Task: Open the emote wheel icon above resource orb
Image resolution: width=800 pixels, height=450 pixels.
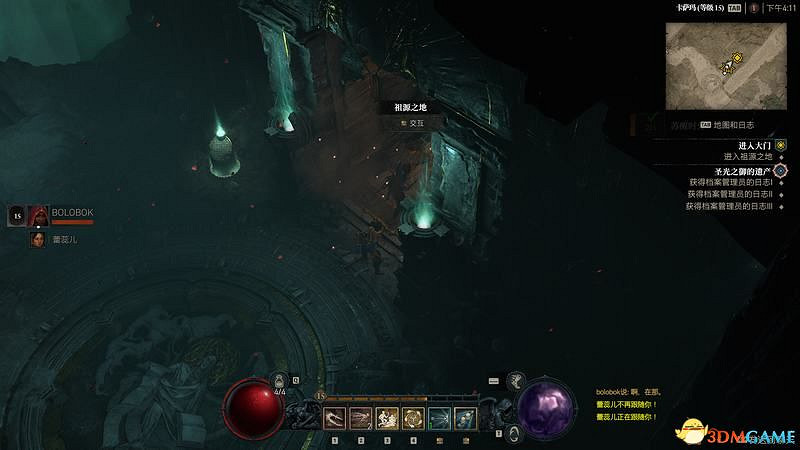Action: (x=516, y=380)
